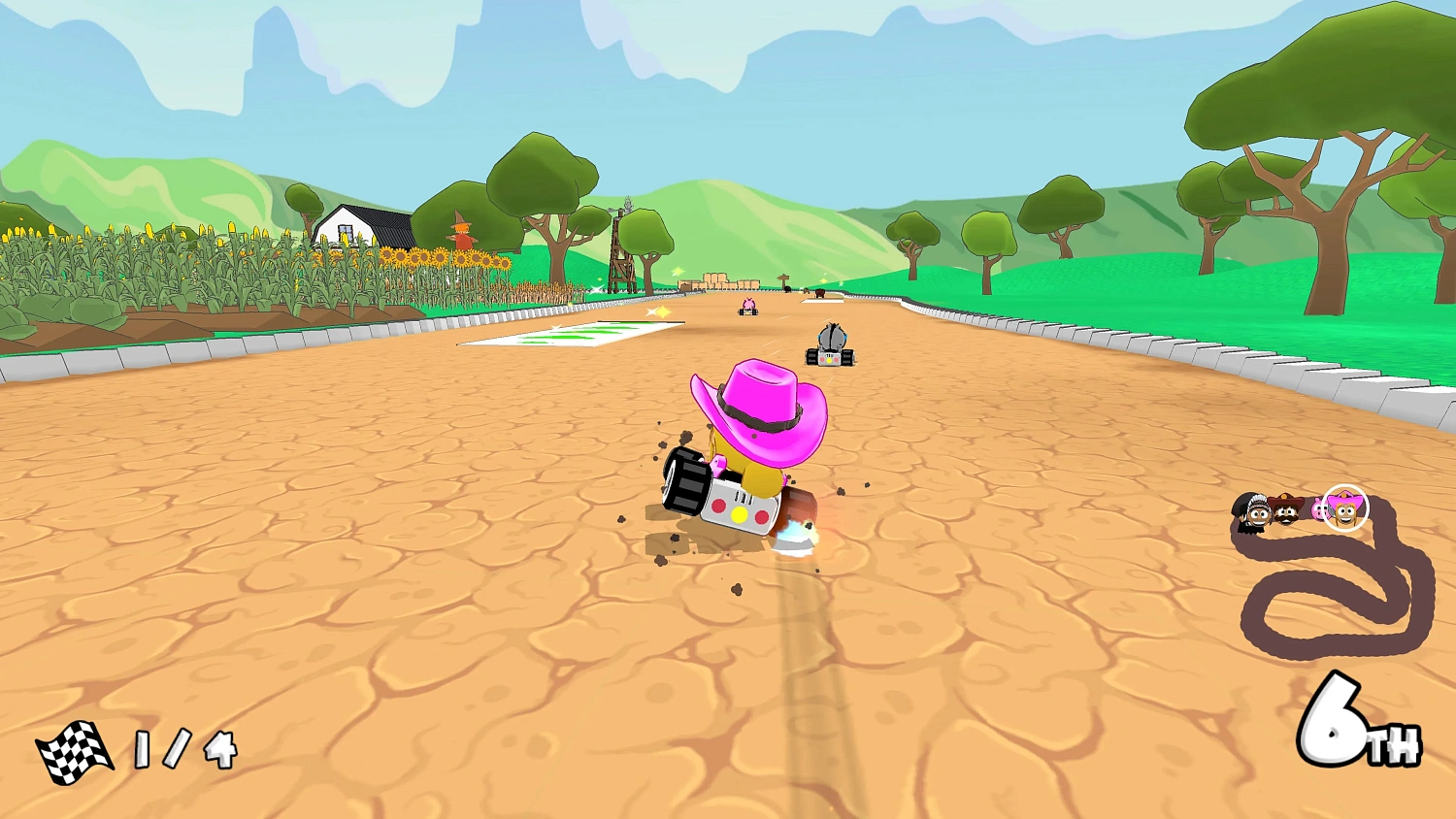
Task: Select the circled cowgirl portrait on the minimap
Action: tap(1344, 509)
